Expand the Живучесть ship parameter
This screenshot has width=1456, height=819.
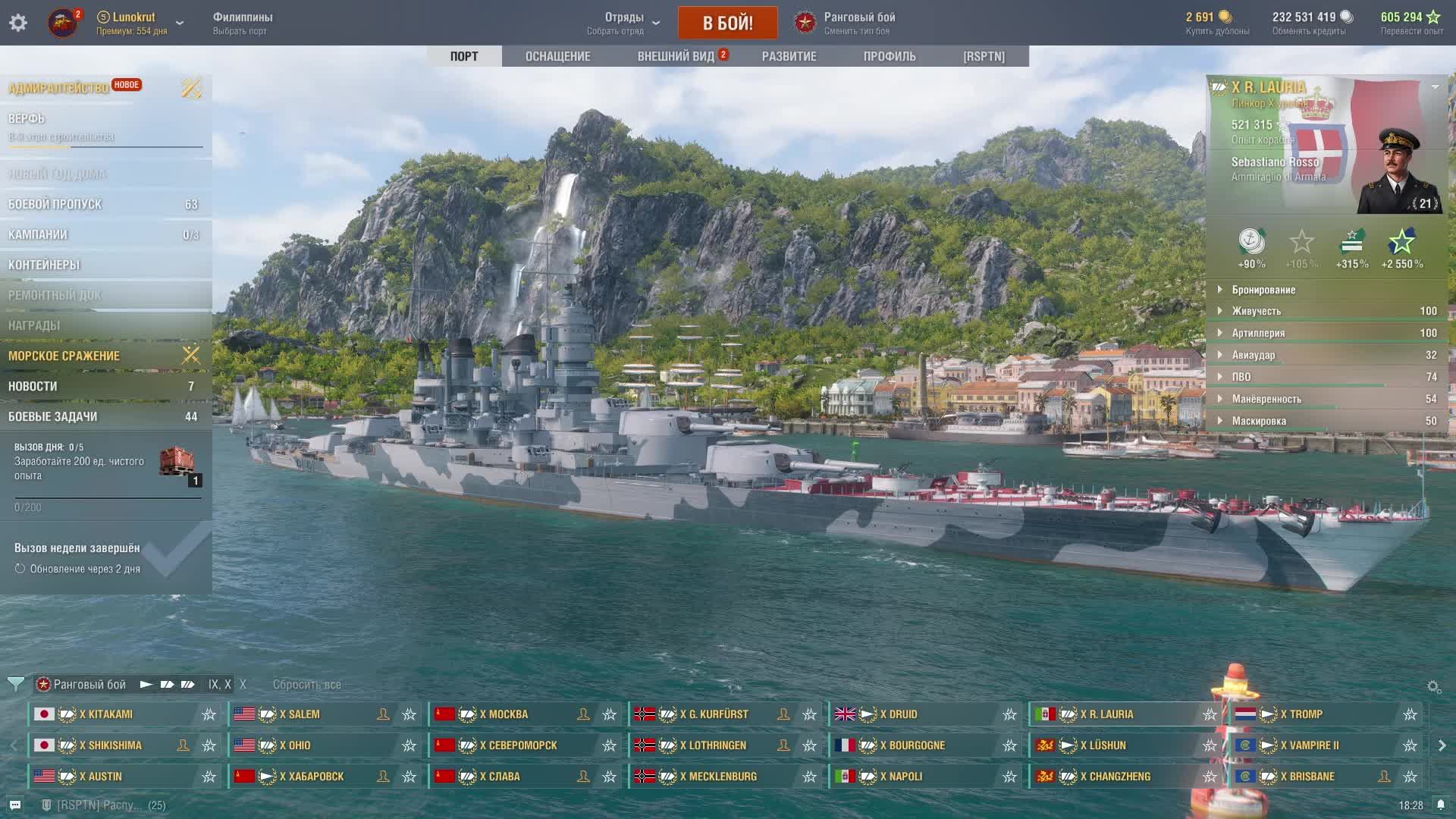point(1257,311)
